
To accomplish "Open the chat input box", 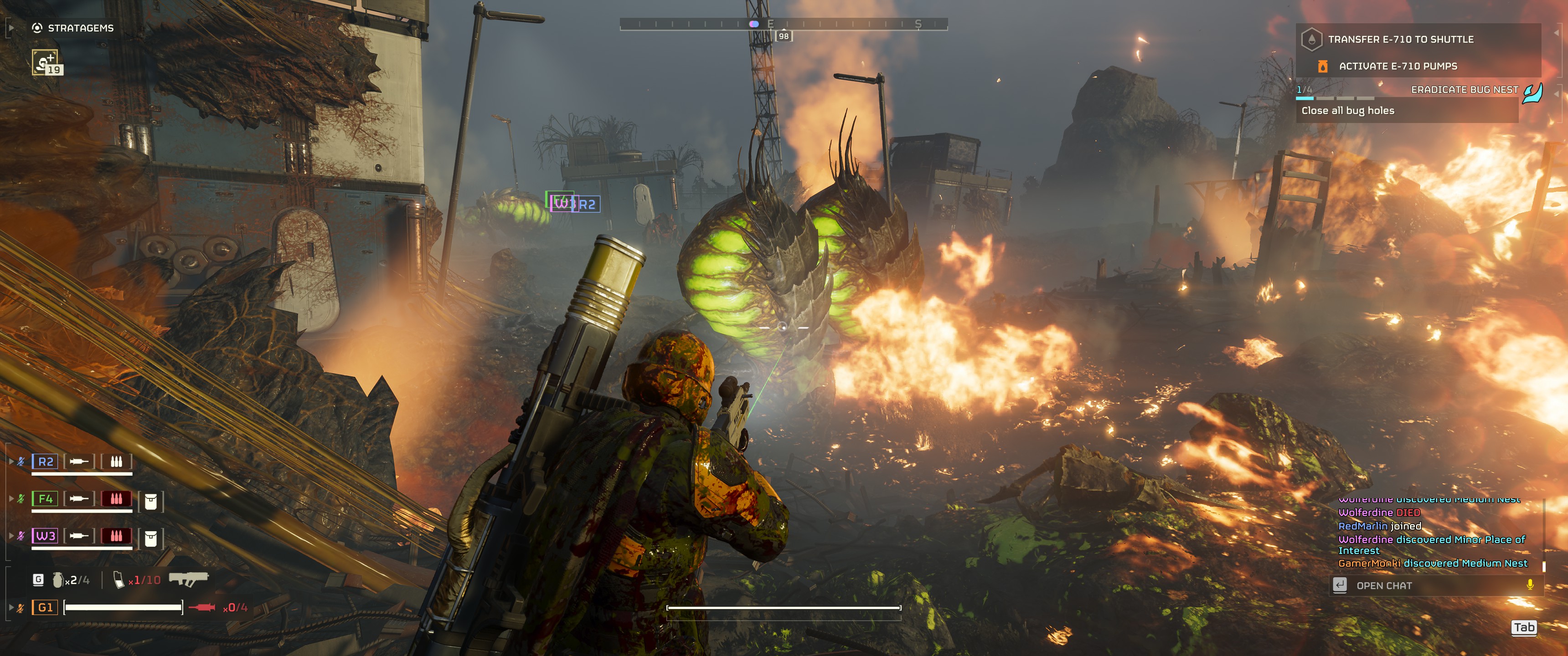I will pyautogui.click(x=1430, y=585).
